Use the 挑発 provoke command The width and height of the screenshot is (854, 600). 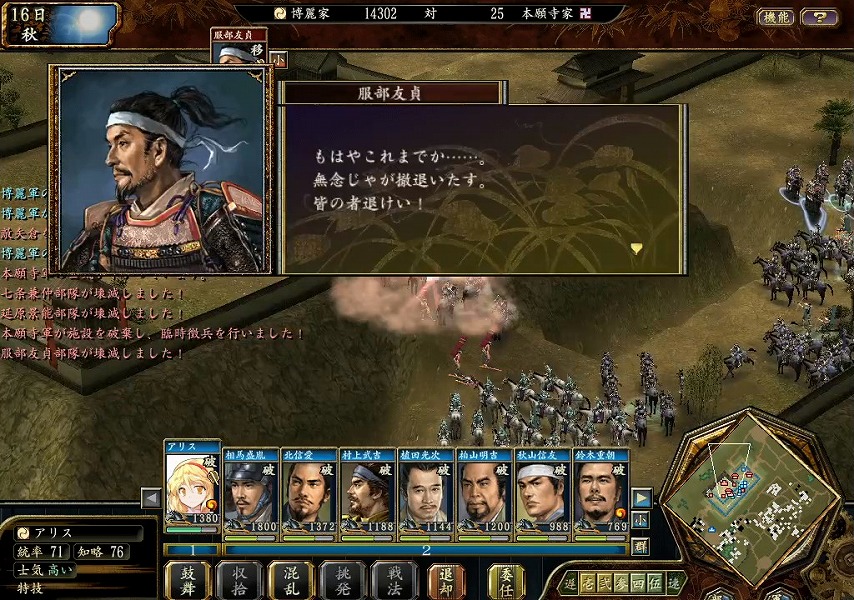(343, 580)
